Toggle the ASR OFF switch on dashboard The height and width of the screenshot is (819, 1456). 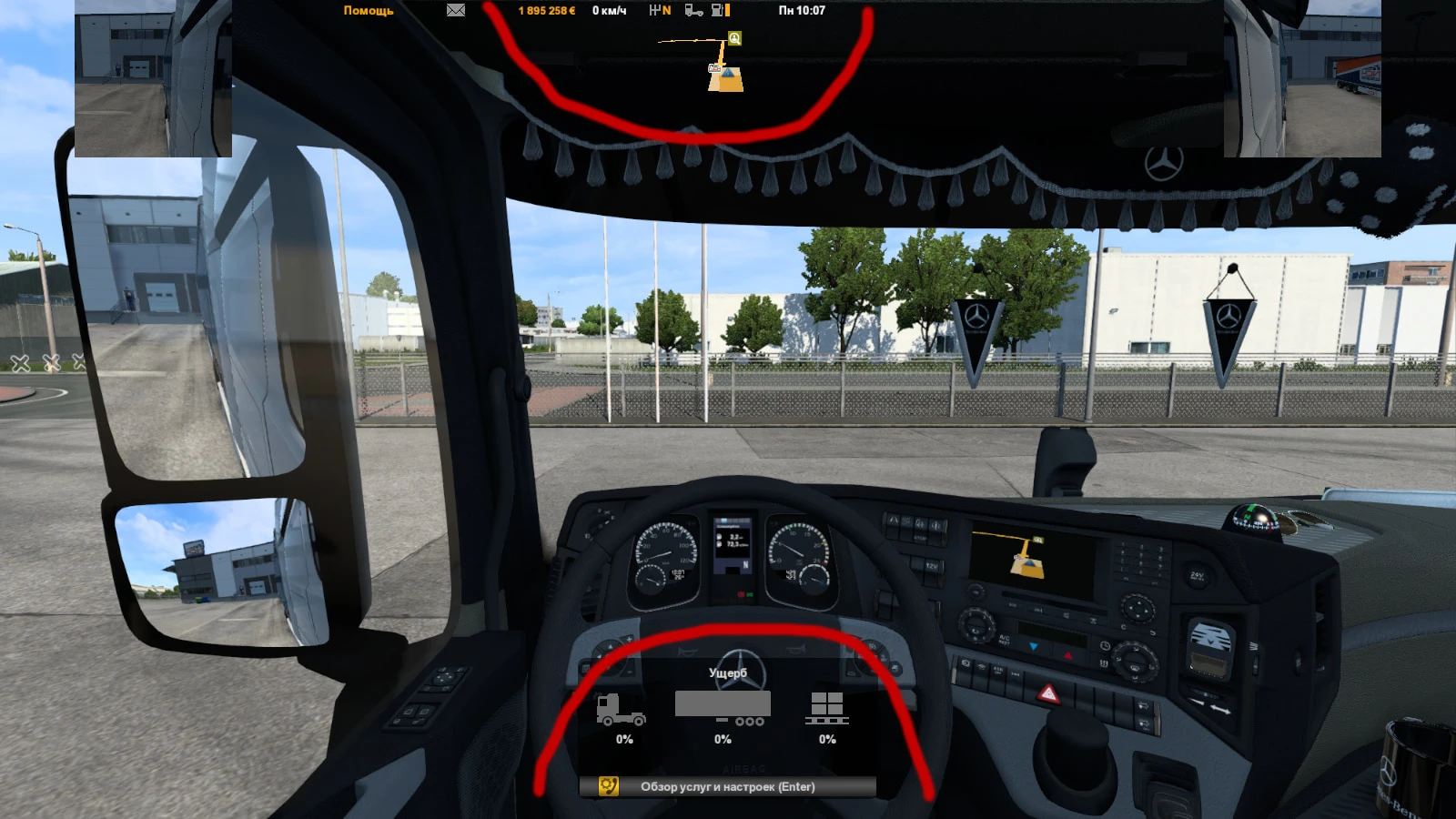click(998, 671)
